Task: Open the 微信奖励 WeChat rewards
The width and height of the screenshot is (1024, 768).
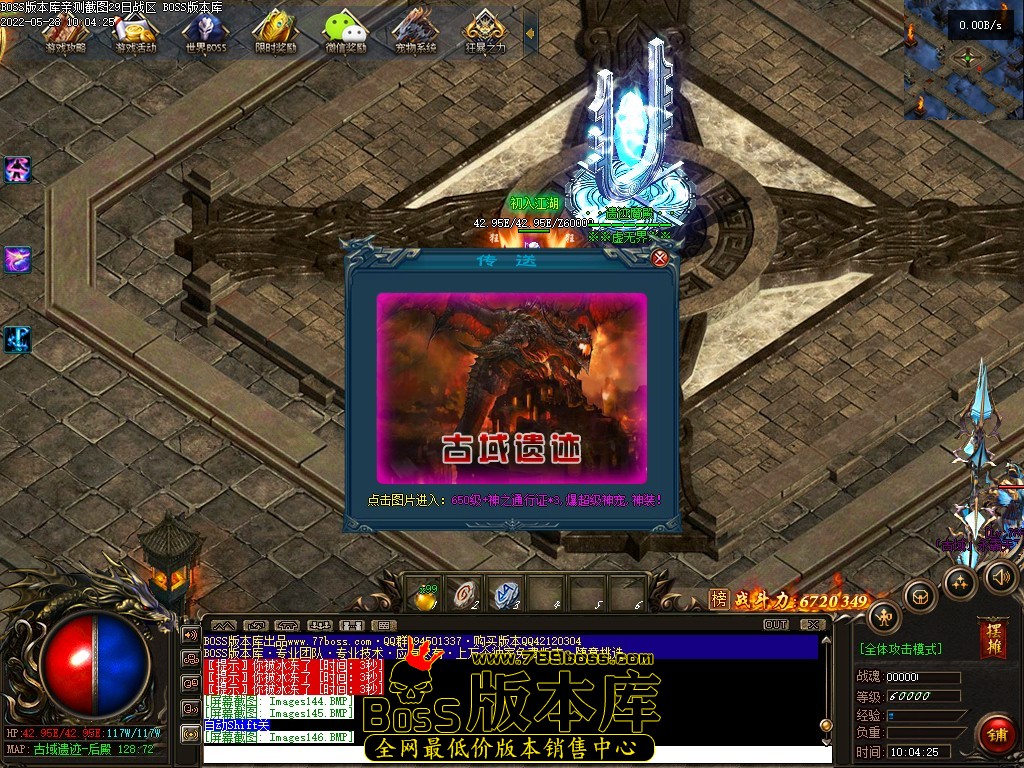Action: pos(345,32)
